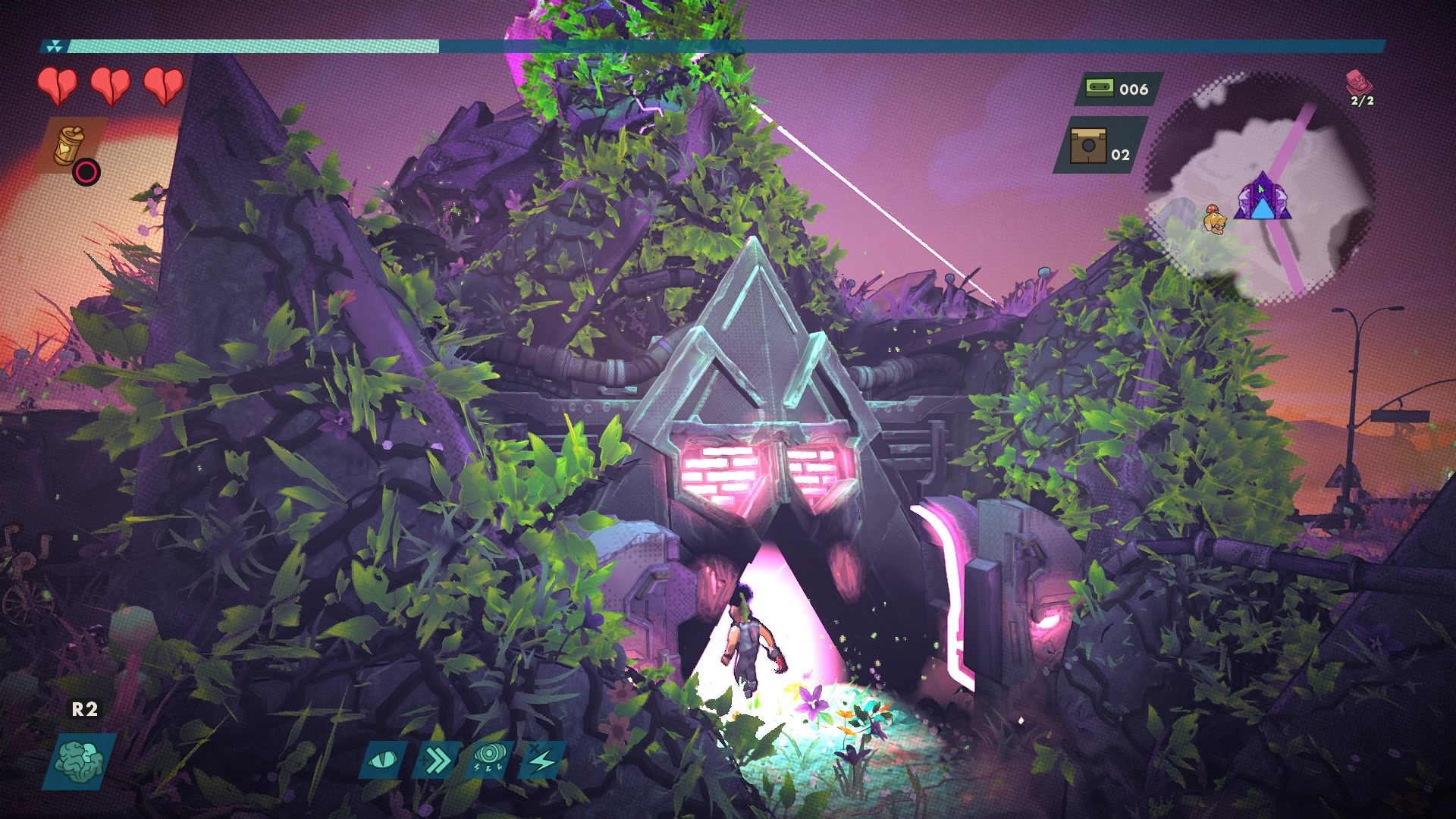Select the golden canister consumable item
1456x819 pixels.
click(70, 145)
